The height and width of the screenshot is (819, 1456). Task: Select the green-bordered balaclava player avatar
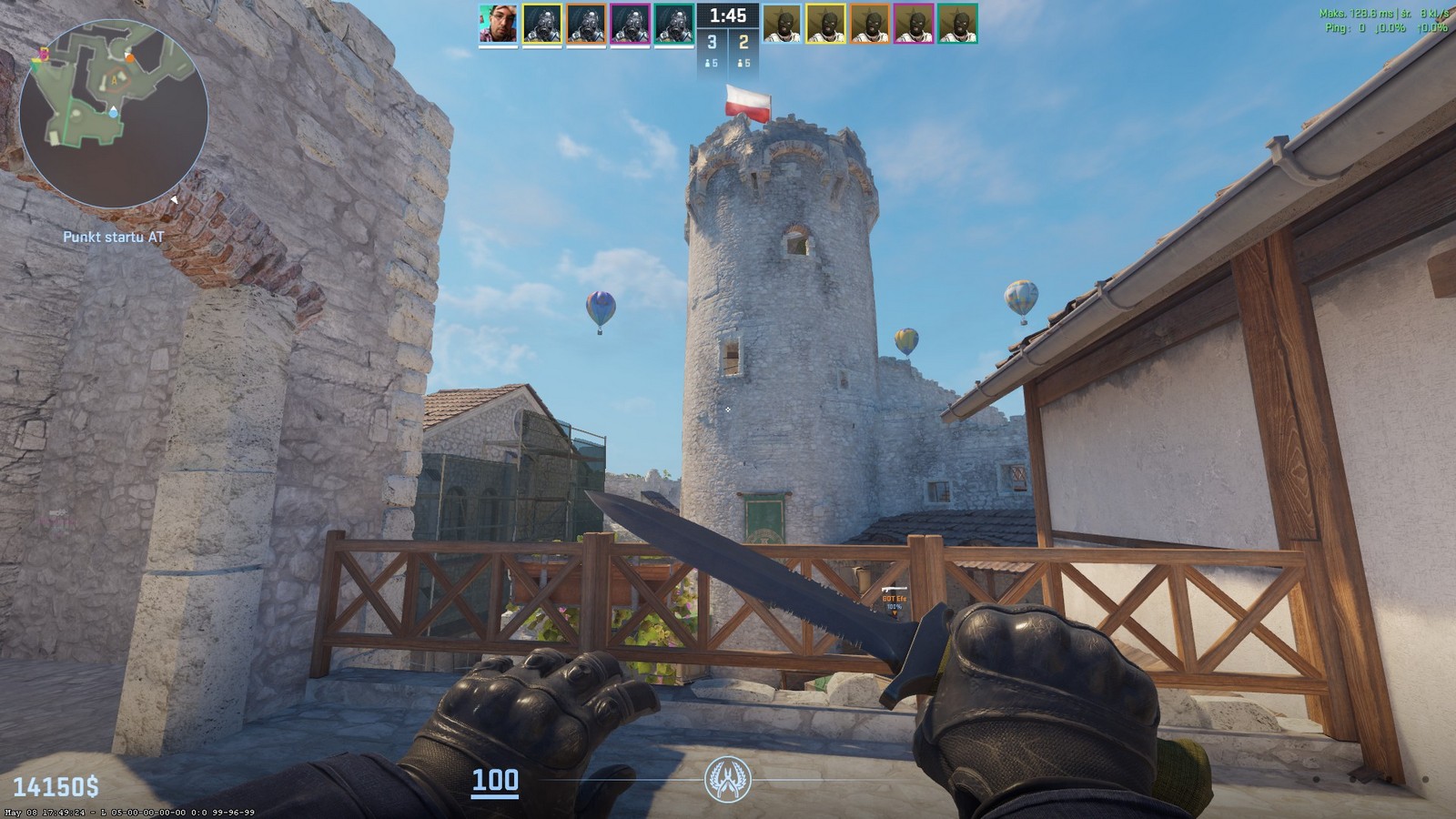(958, 25)
